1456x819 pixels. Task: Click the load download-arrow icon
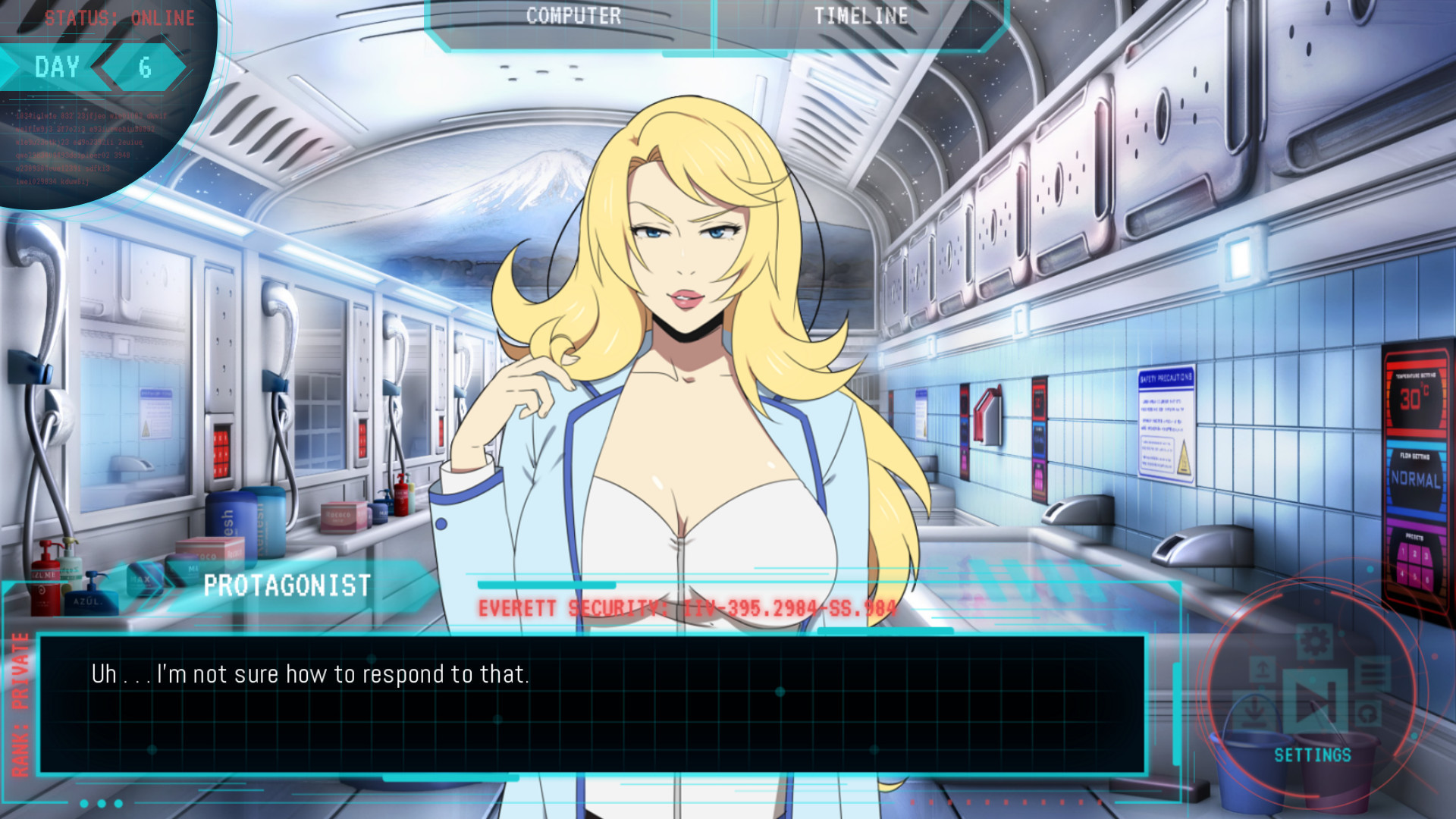click(1254, 711)
